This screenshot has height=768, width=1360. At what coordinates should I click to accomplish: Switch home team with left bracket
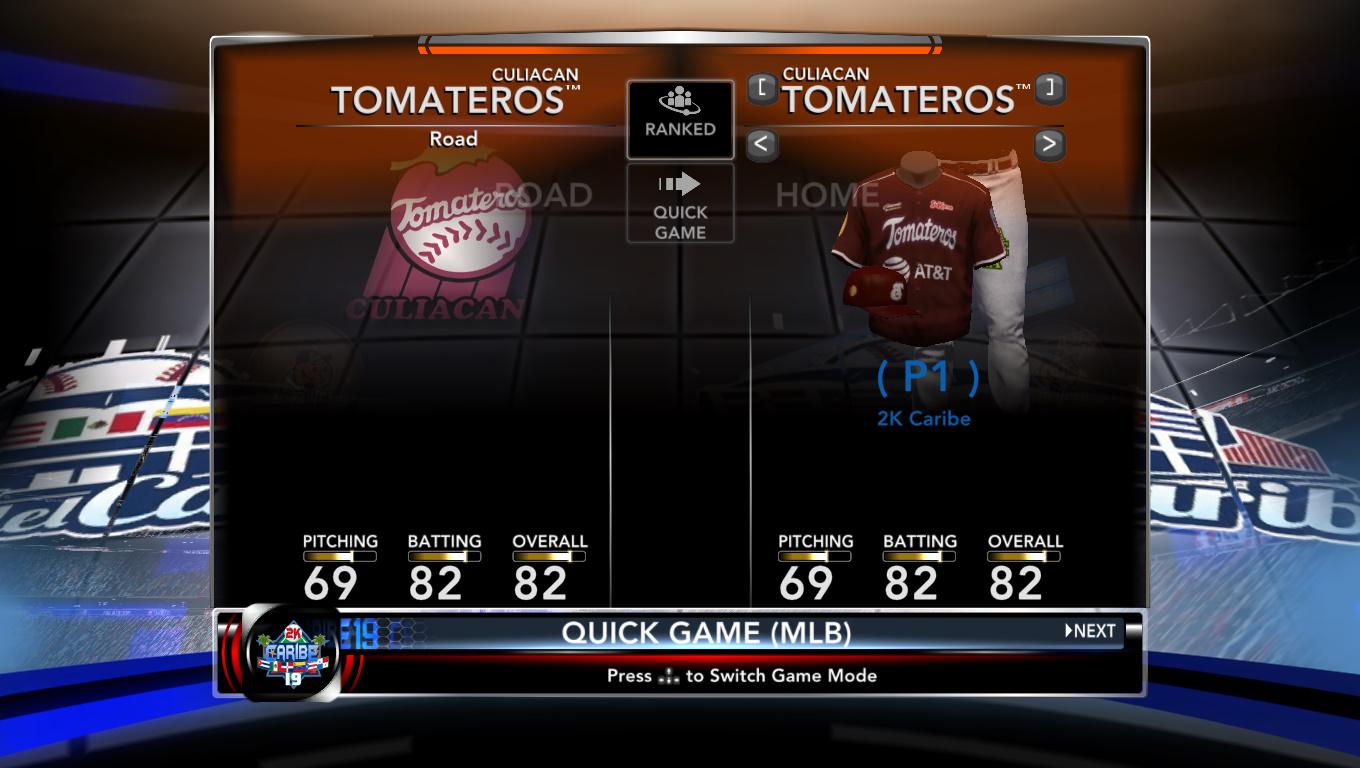762,88
